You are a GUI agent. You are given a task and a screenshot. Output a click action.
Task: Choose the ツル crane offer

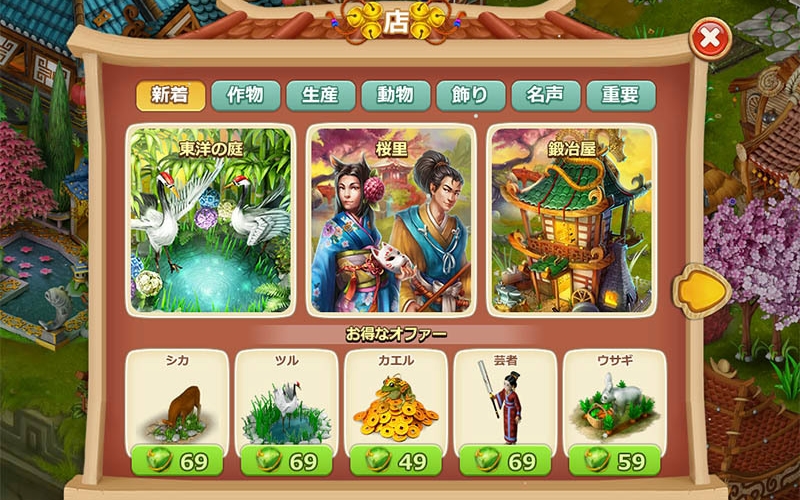point(286,400)
